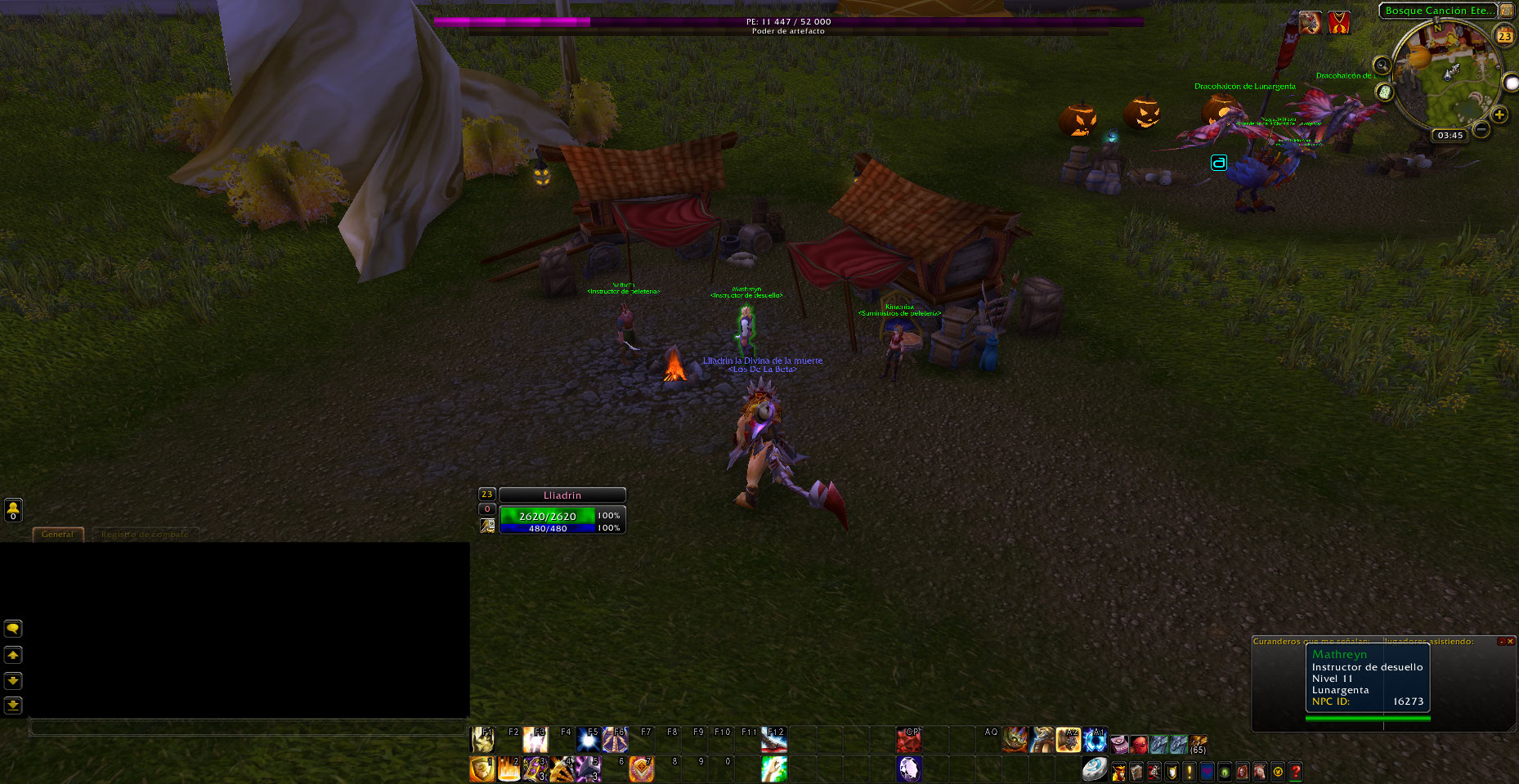Viewport: 1519px width, 784px height.
Task: Switch to the General chat tab
Action: tap(57, 534)
